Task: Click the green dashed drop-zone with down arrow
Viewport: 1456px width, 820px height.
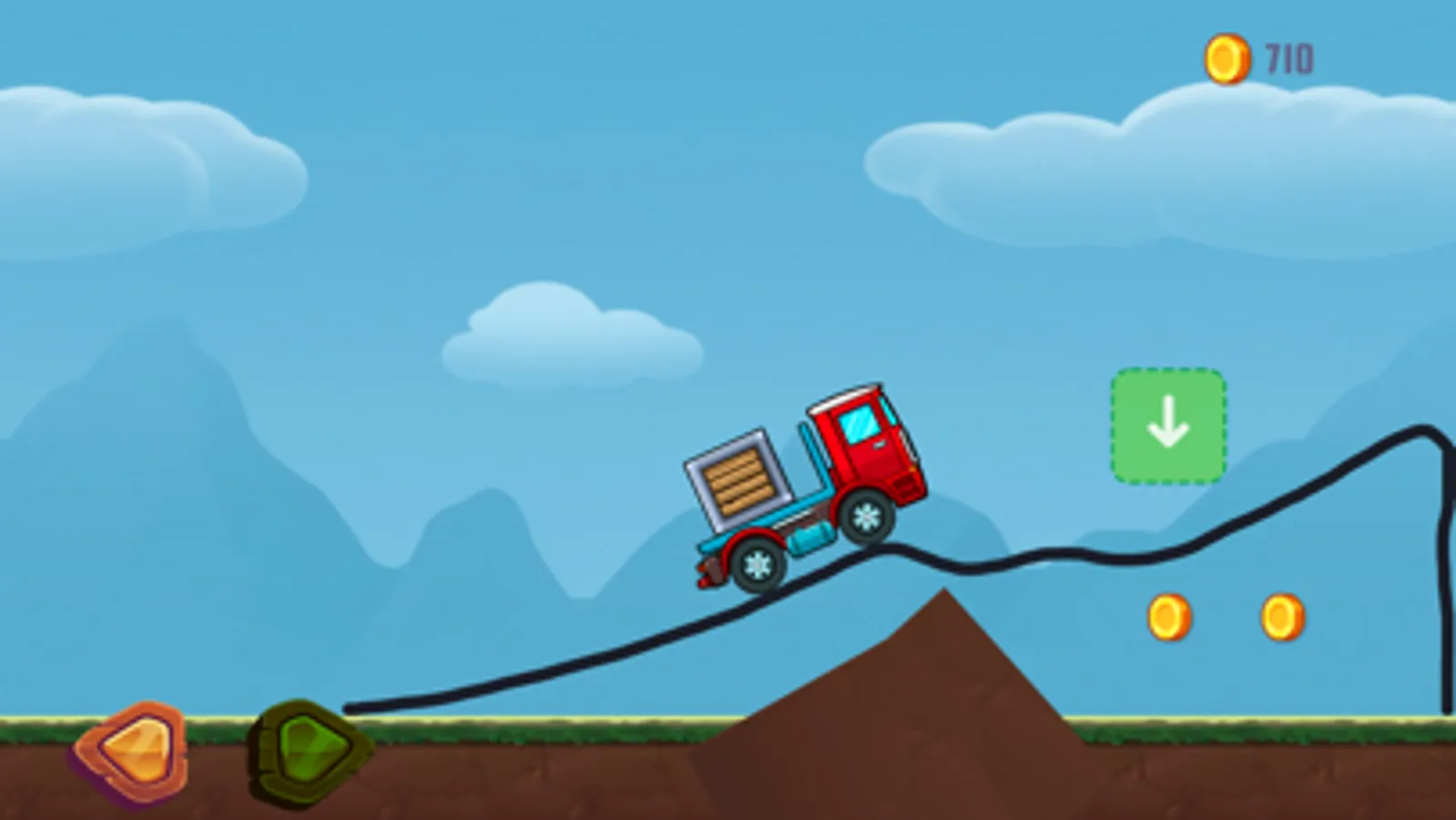Action: (x=1169, y=425)
